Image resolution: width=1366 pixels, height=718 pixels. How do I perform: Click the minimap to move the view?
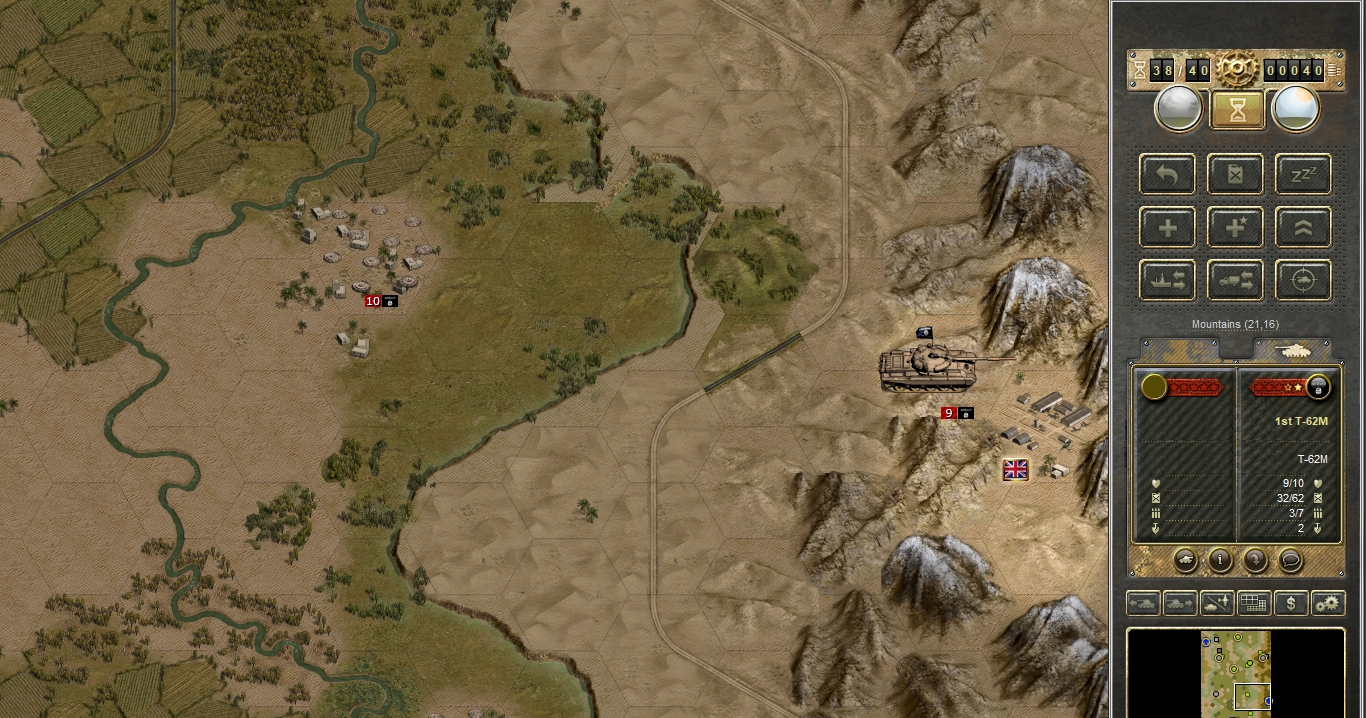1235,672
